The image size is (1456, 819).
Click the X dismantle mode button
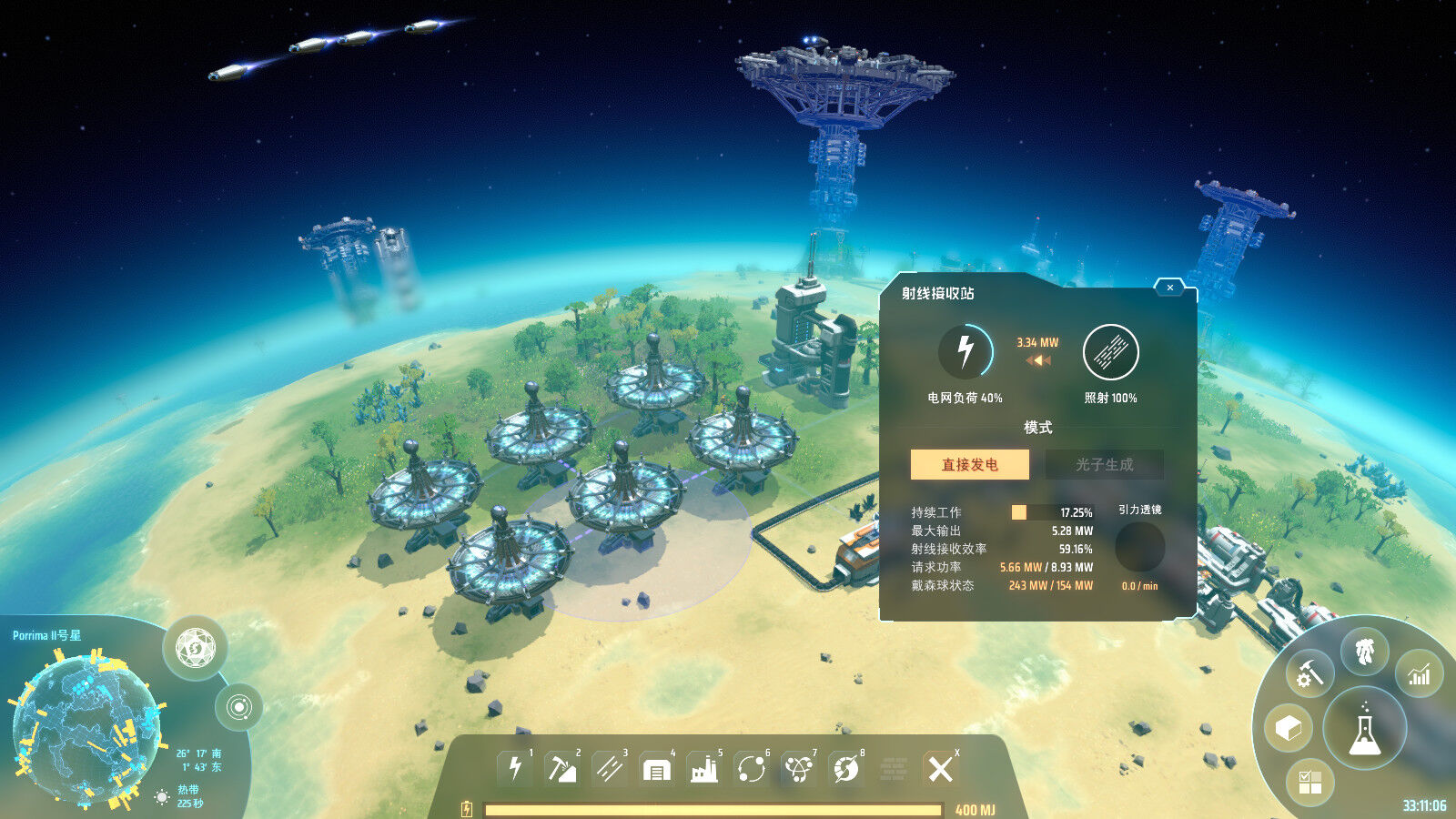point(940,769)
